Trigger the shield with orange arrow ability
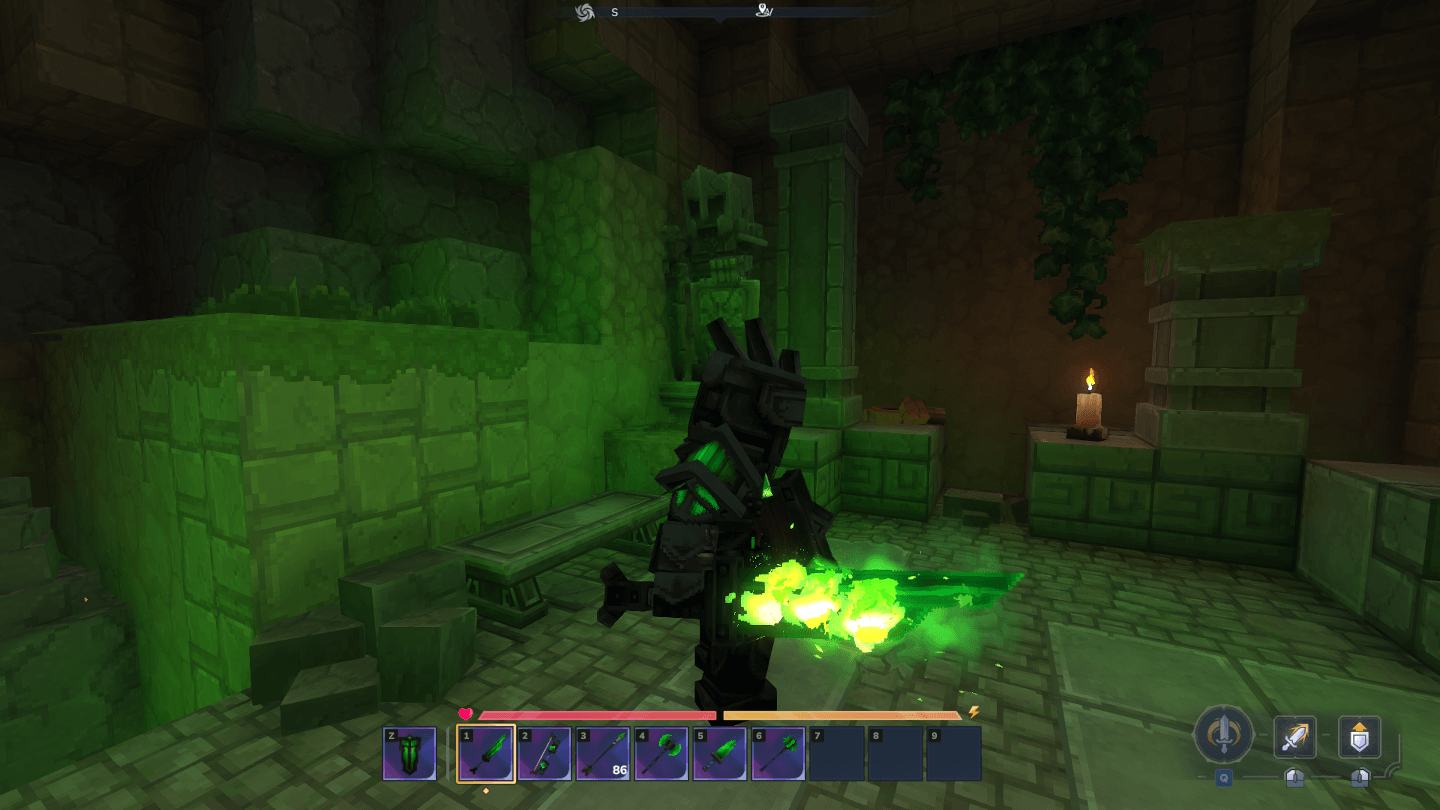The height and width of the screenshot is (810, 1440). coord(1360,738)
